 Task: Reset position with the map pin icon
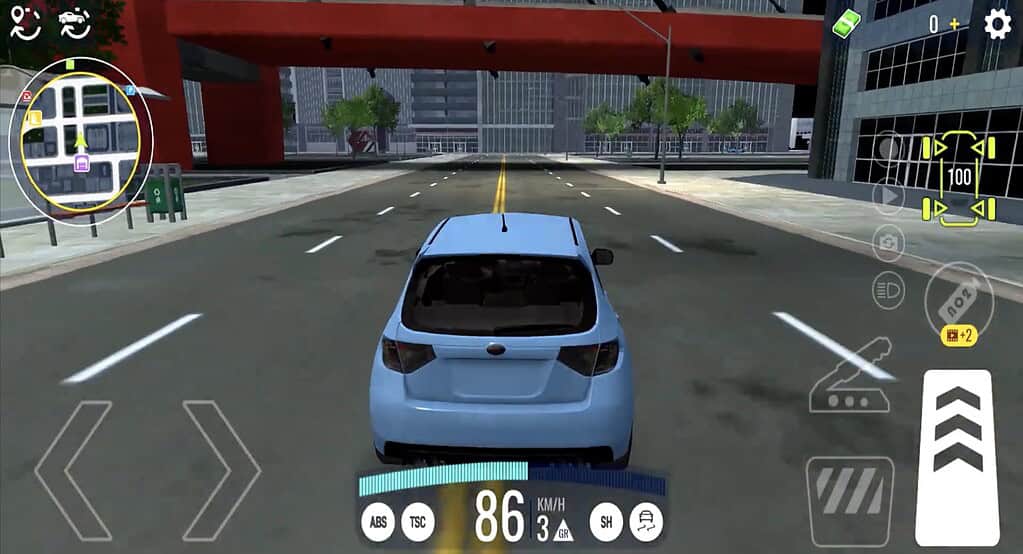(x=25, y=23)
